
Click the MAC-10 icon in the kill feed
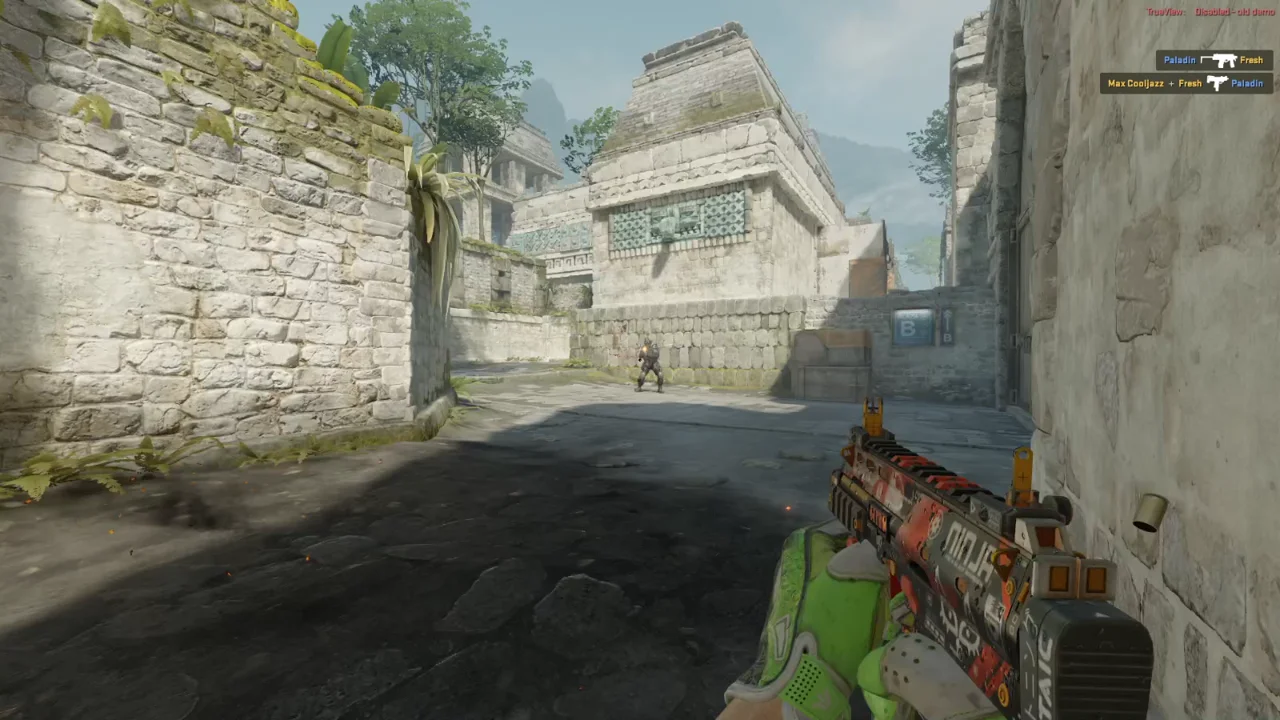1218,83
